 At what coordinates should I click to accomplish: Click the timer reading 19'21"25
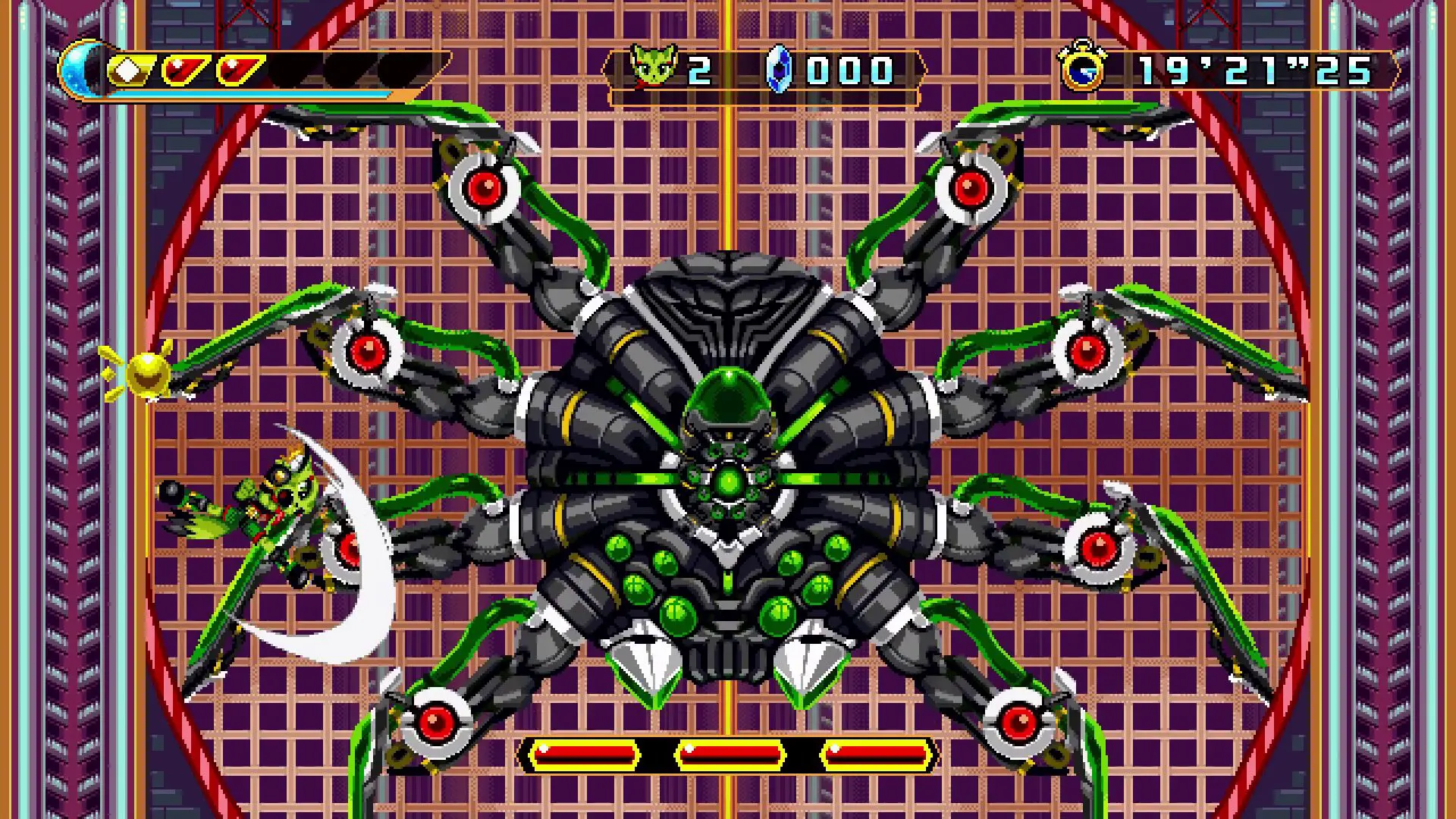(x=1251, y=70)
